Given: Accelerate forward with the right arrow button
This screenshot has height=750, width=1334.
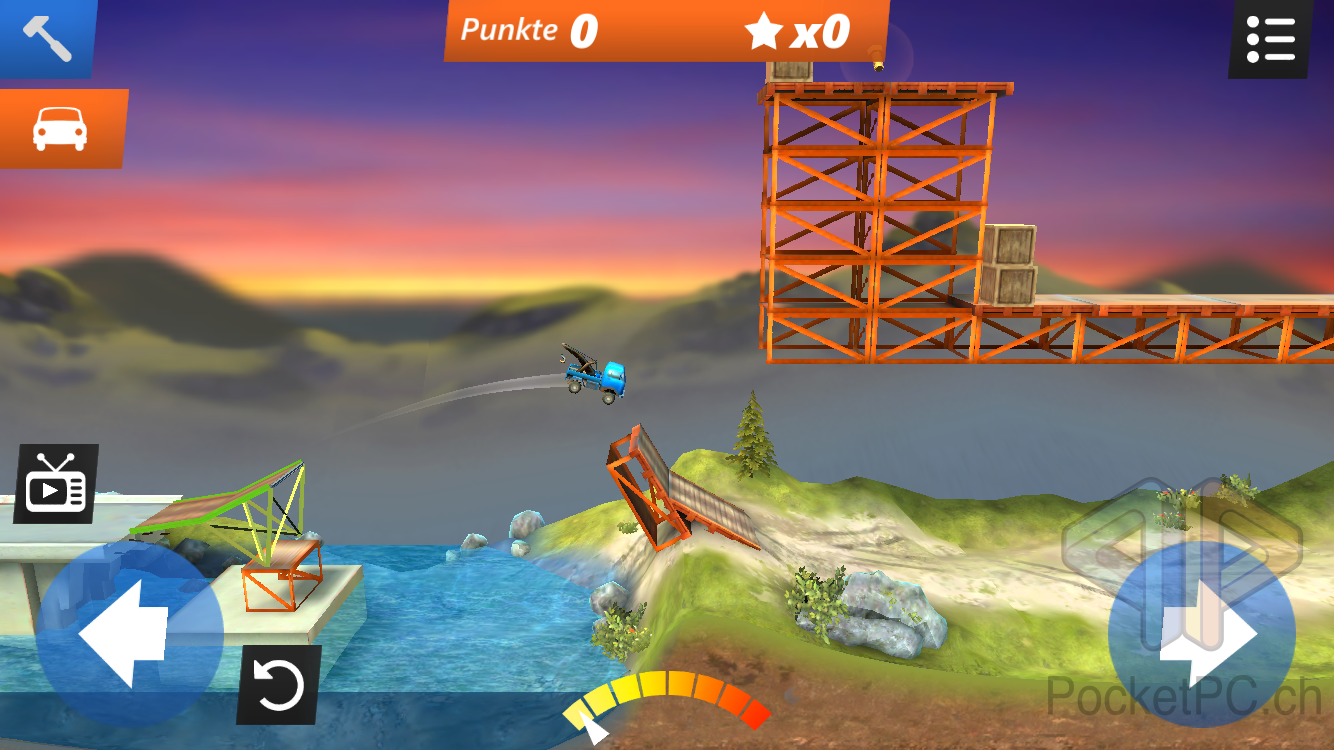Looking at the screenshot, I should pyautogui.click(x=1202, y=636).
